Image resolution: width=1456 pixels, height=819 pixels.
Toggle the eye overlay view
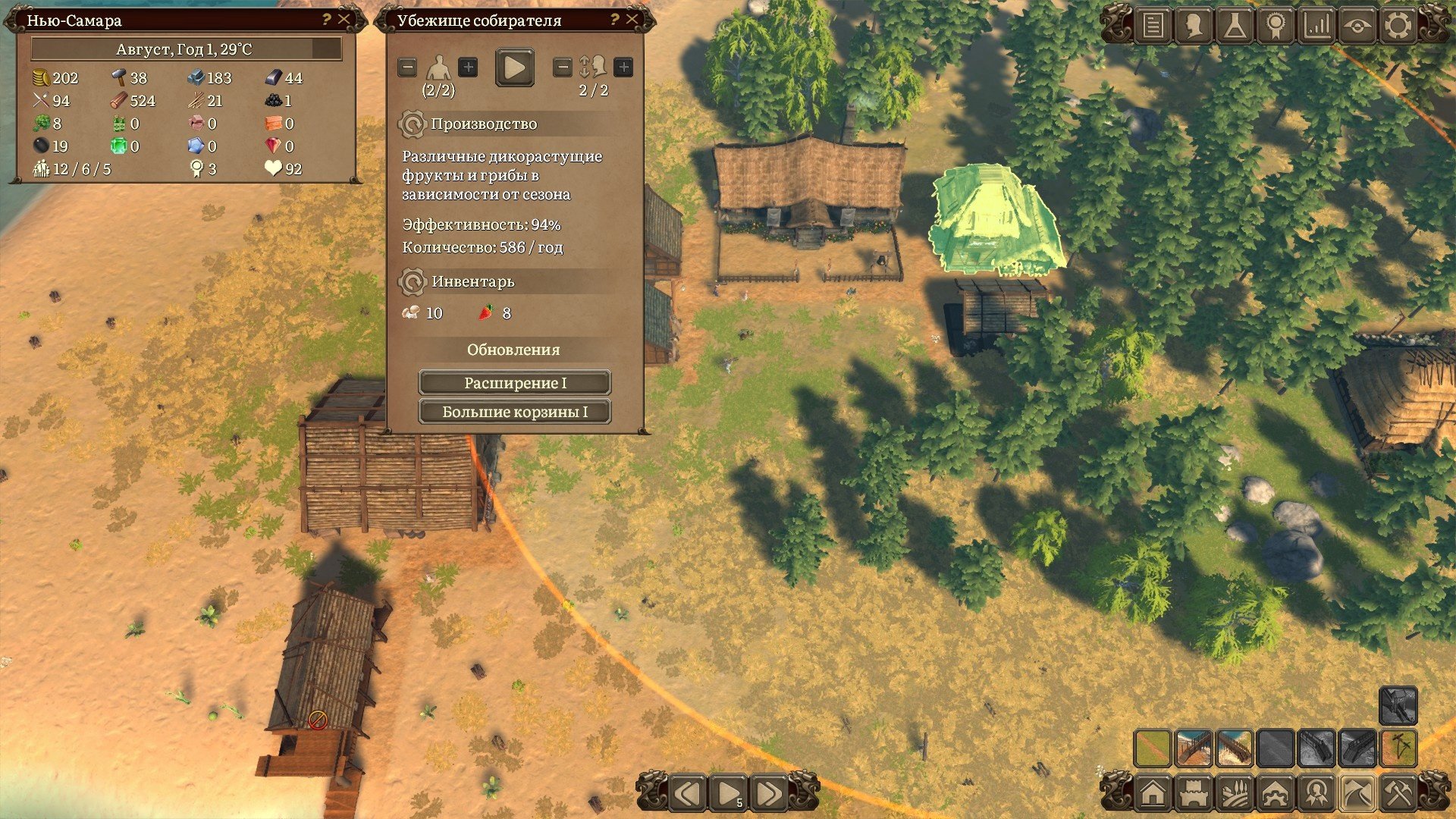pos(1357,26)
